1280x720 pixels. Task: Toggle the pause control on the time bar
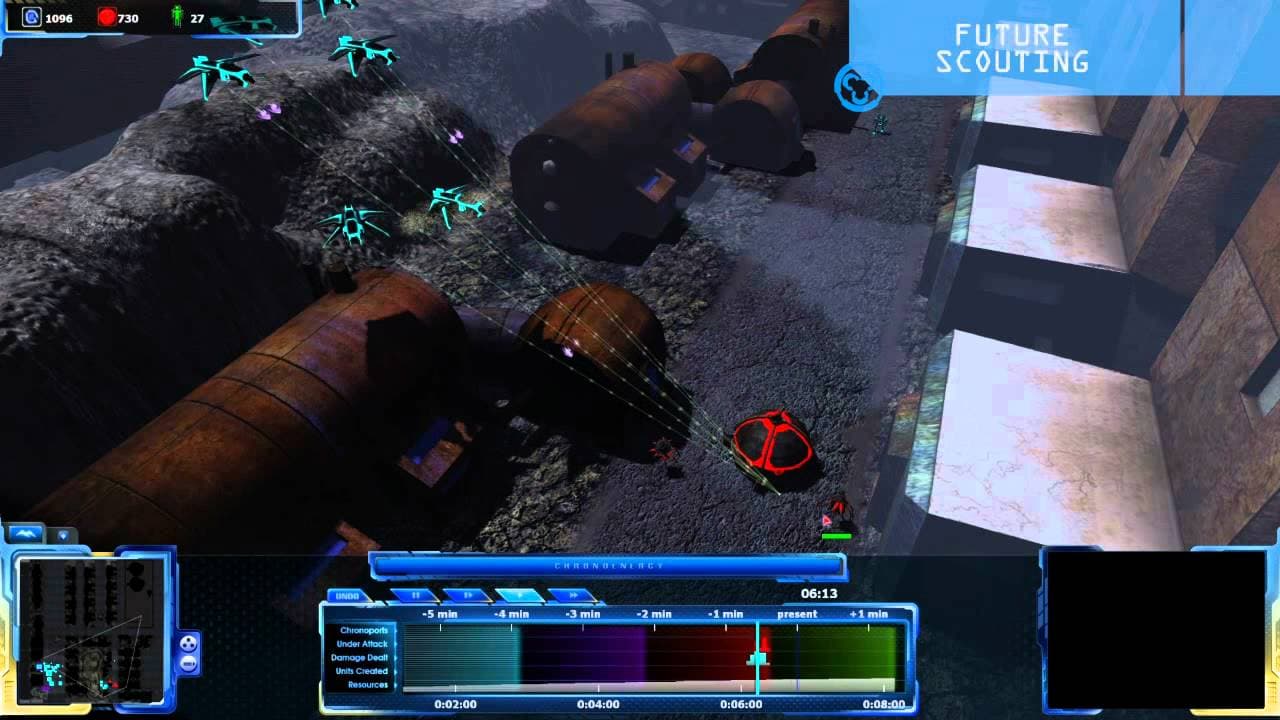[x=417, y=594]
